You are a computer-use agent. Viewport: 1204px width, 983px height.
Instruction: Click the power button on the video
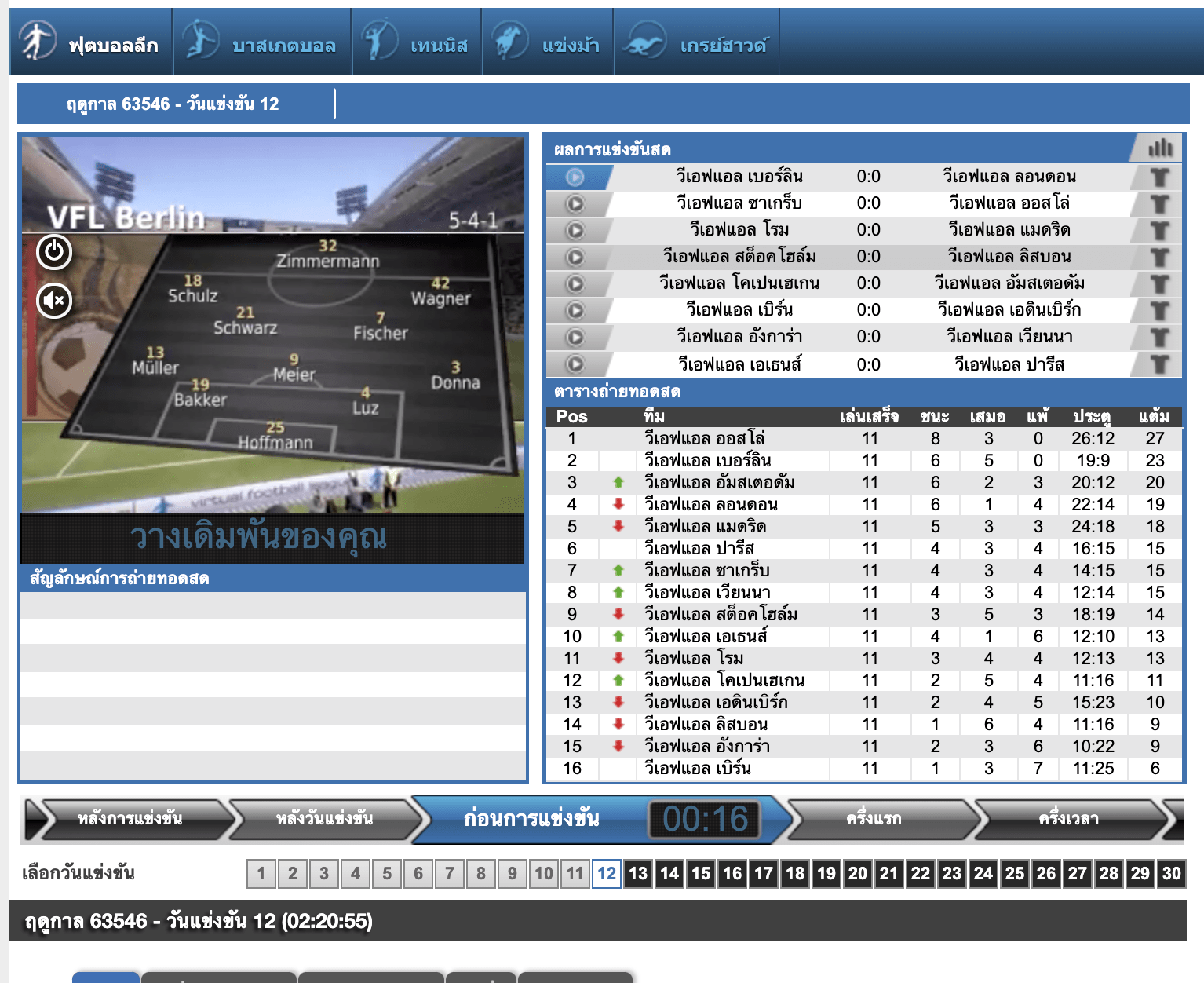click(x=54, y=251)
